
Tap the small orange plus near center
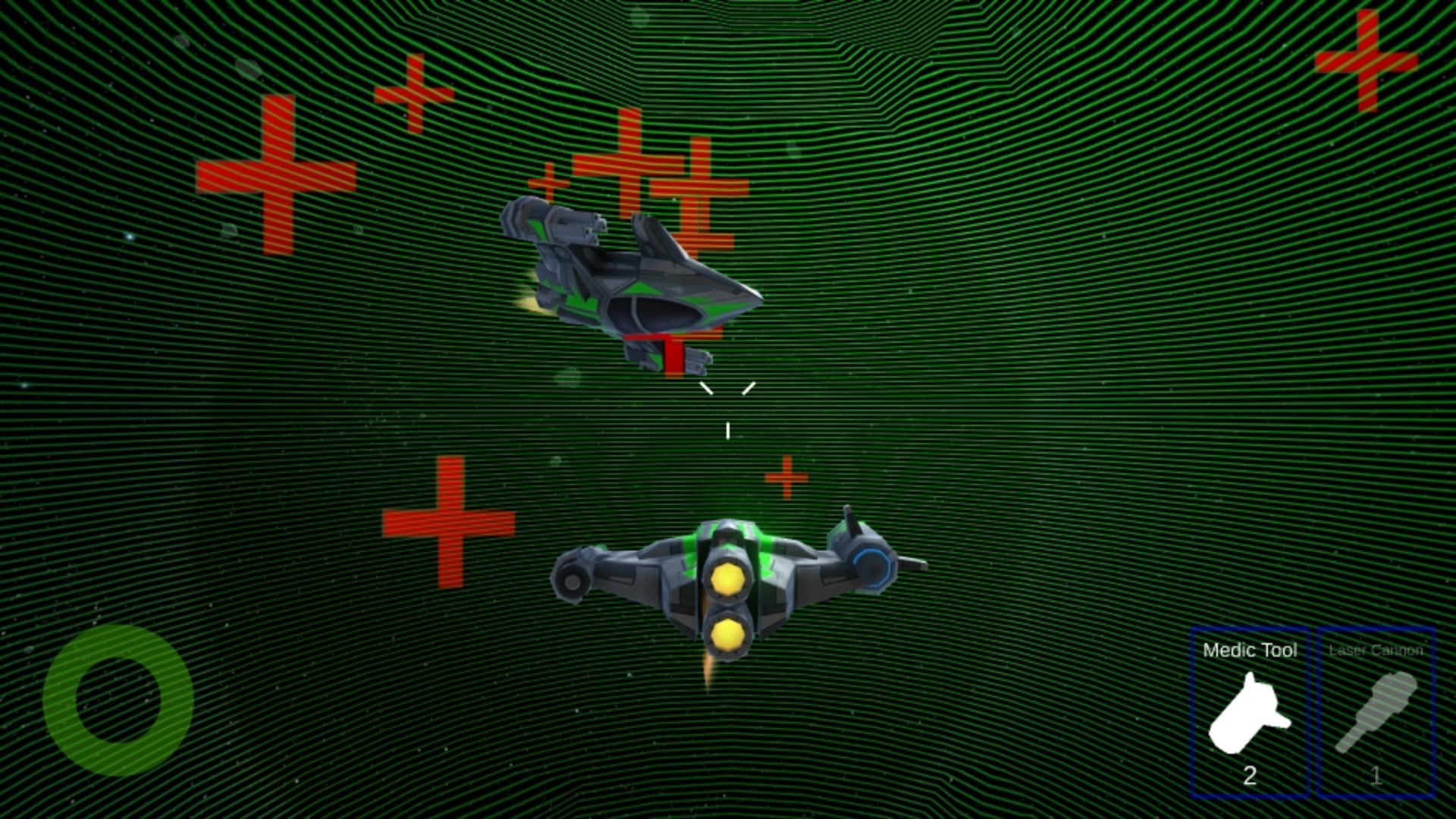pos(787,478)
